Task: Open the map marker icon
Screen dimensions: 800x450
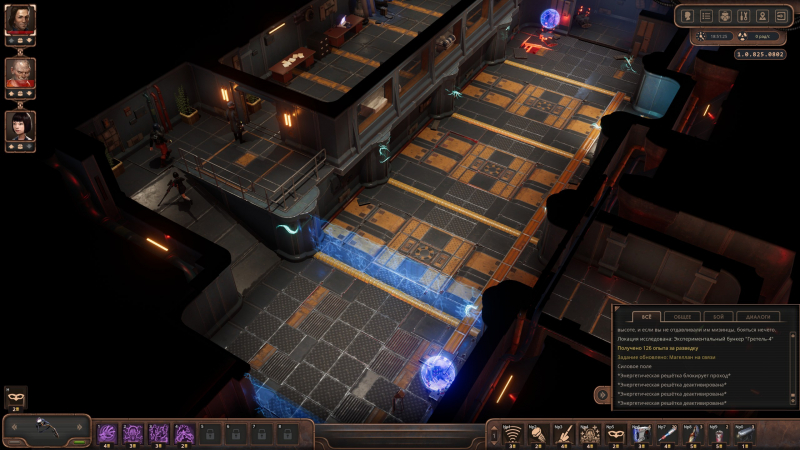Action: 762,16
